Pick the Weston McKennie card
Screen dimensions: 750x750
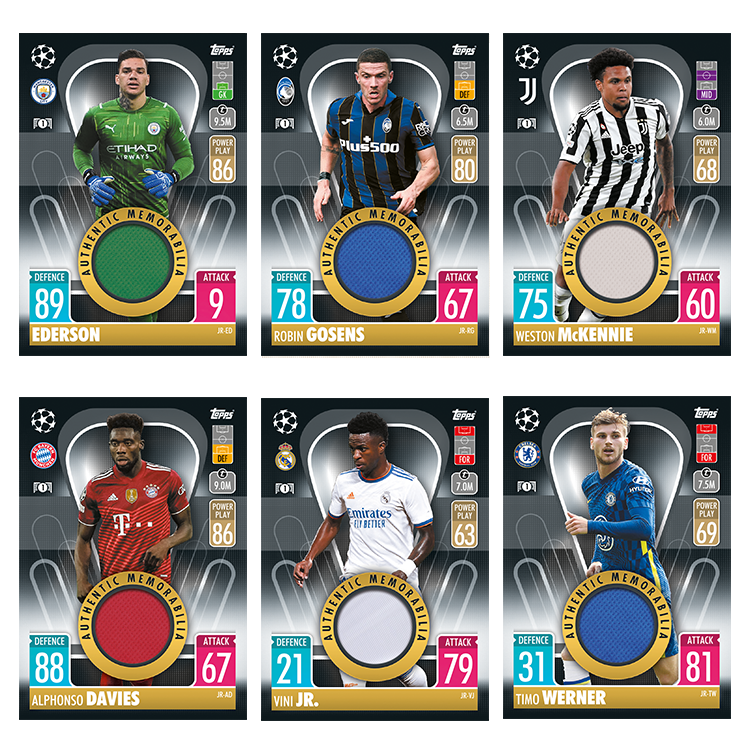tap(616, 195)
